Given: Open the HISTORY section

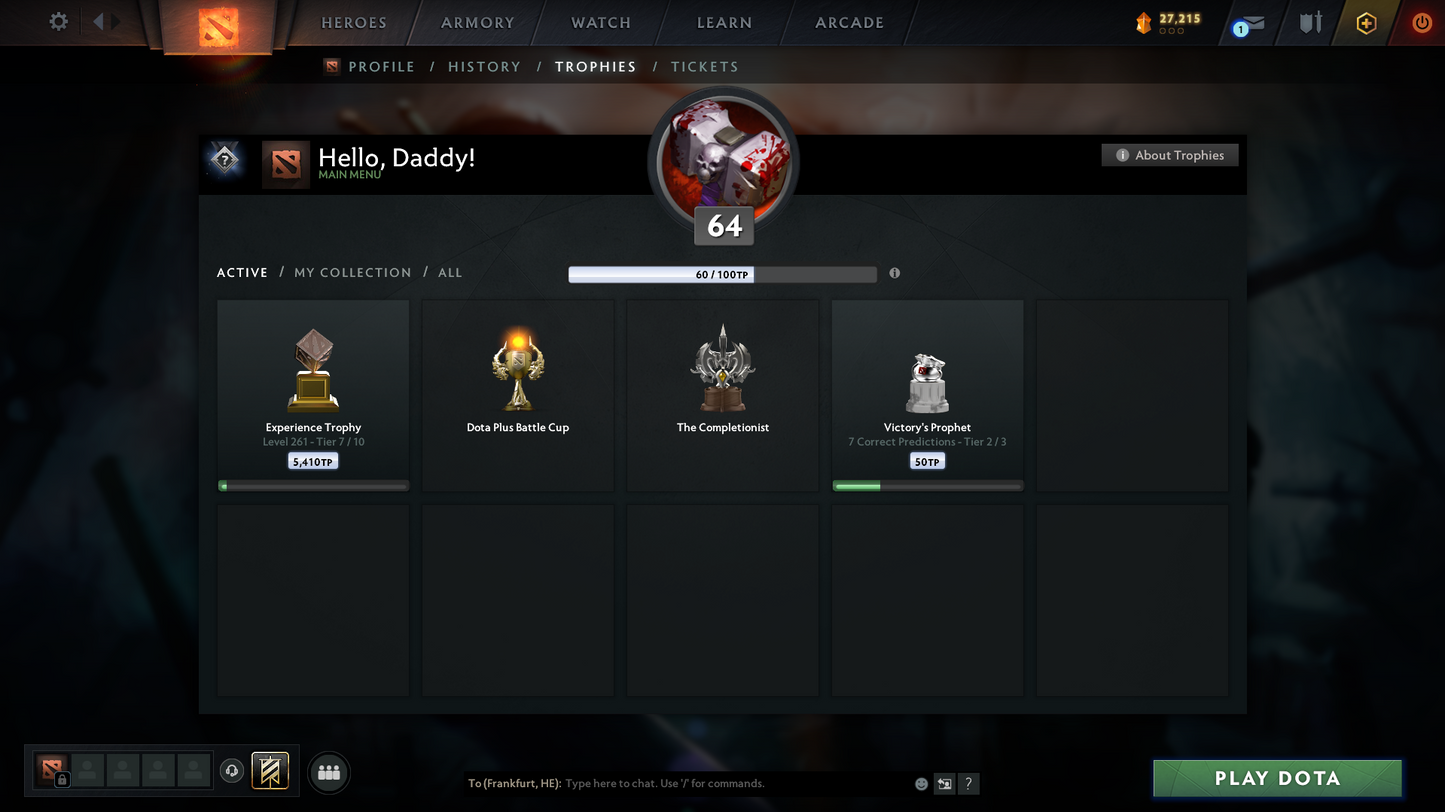Looking at the screenshot, I should click(484, 66).
